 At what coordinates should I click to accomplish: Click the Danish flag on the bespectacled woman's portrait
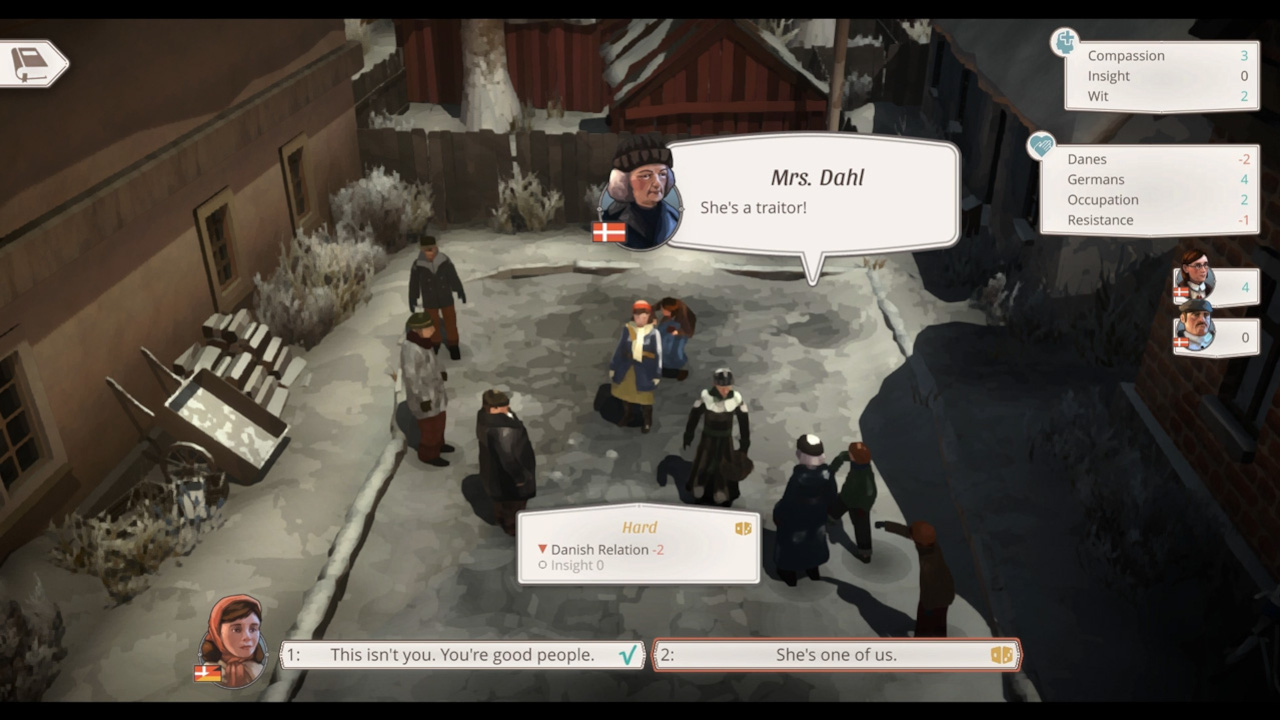(x=1182, y=290)
